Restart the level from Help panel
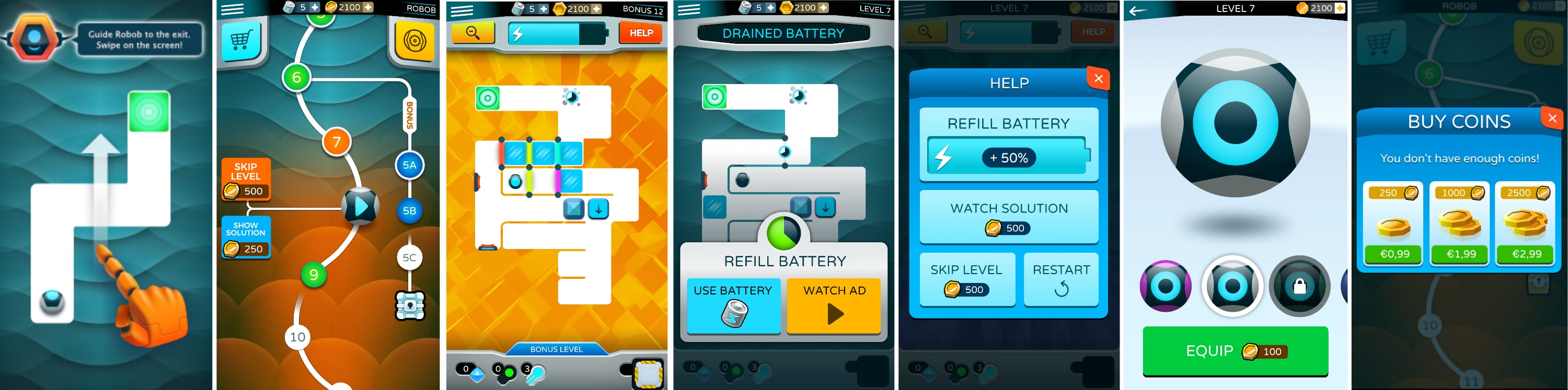This screenshot has height=390, width=1568. click(1061, 279)
